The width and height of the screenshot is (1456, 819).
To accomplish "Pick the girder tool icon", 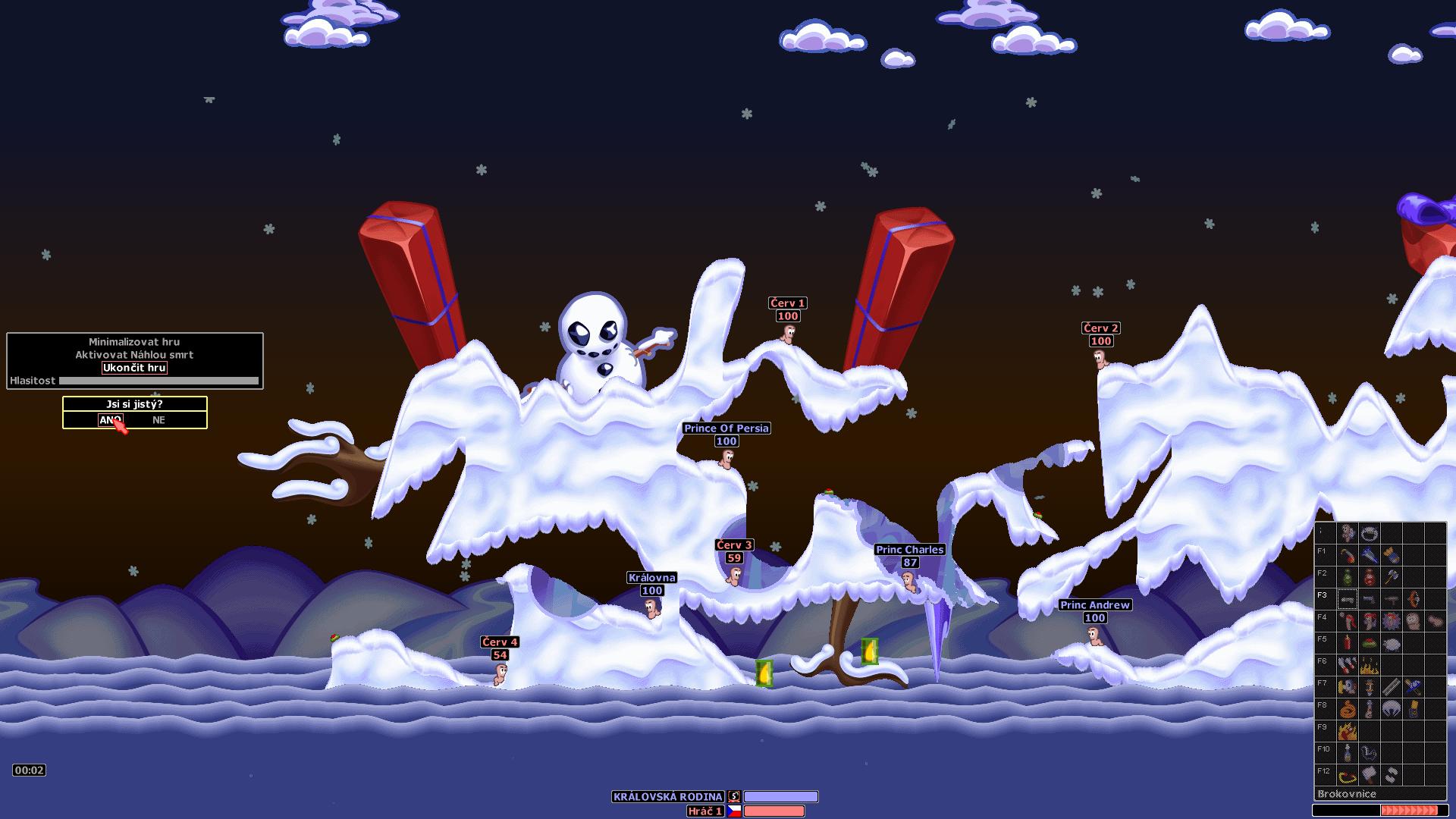I will pos(1392,687).
